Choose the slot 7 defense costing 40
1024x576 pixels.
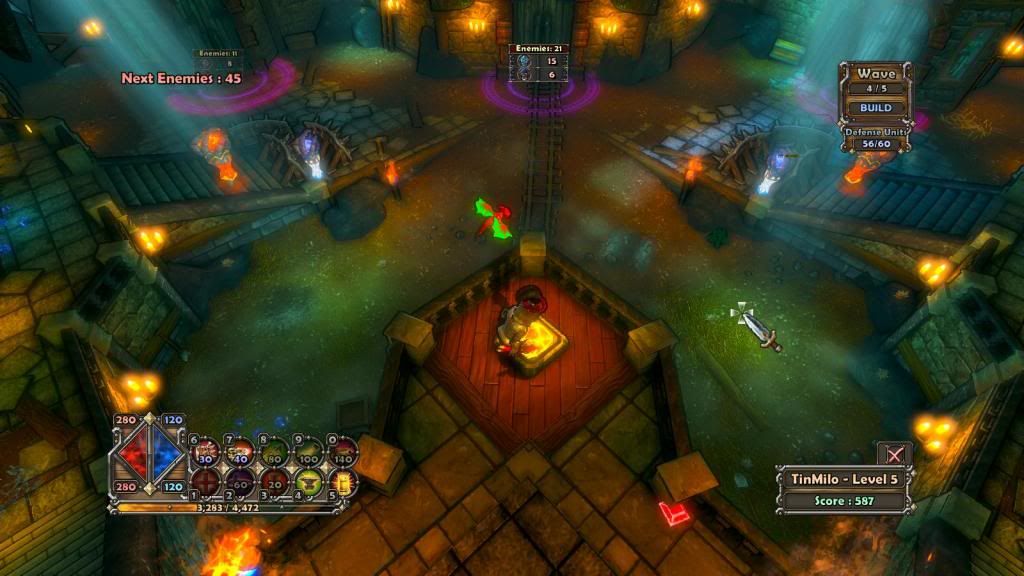coord(241,451)
